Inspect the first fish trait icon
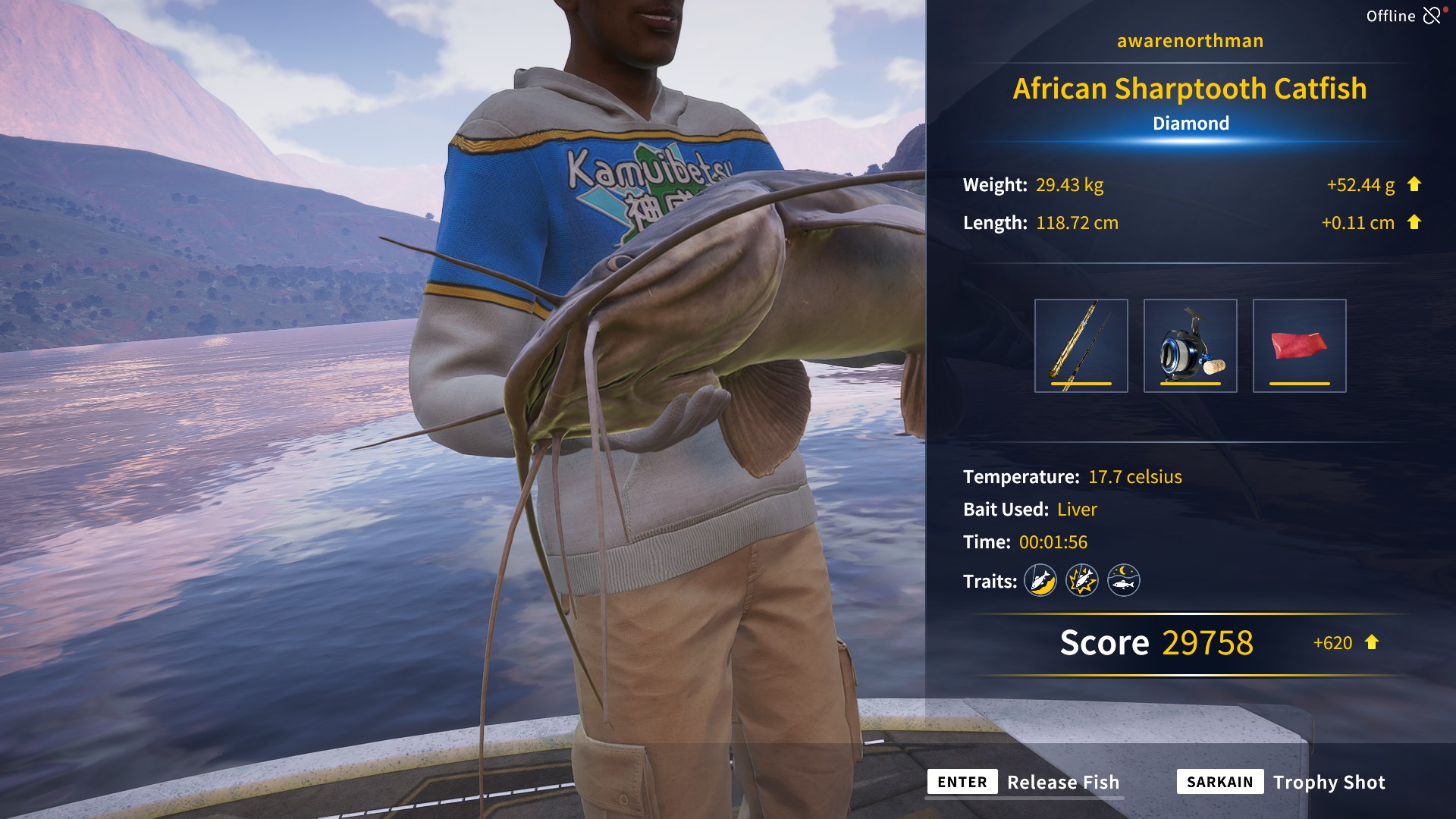The image size is (1456, 819). click(x=1040, y=581)
